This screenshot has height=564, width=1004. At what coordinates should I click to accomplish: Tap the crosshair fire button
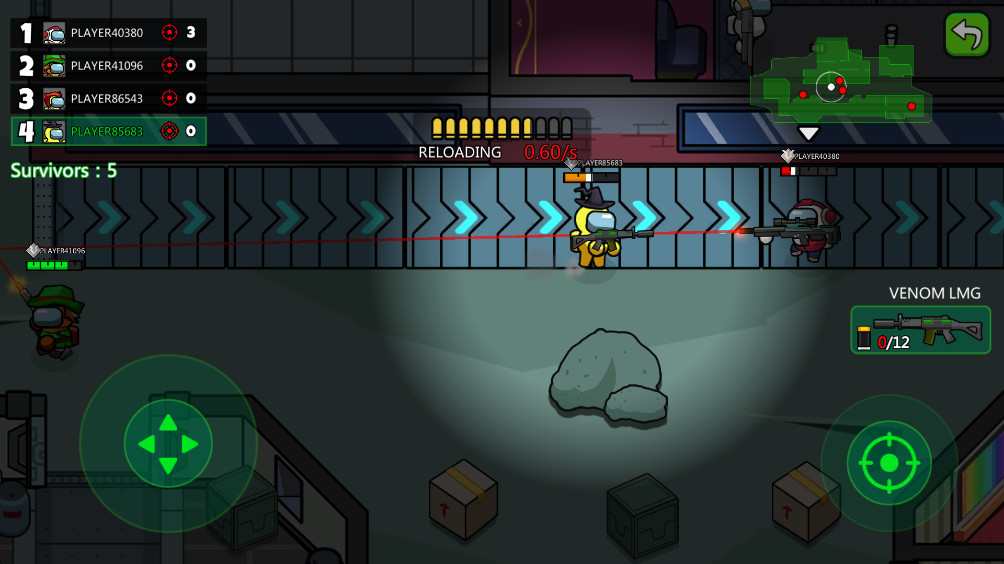point(888,463)
